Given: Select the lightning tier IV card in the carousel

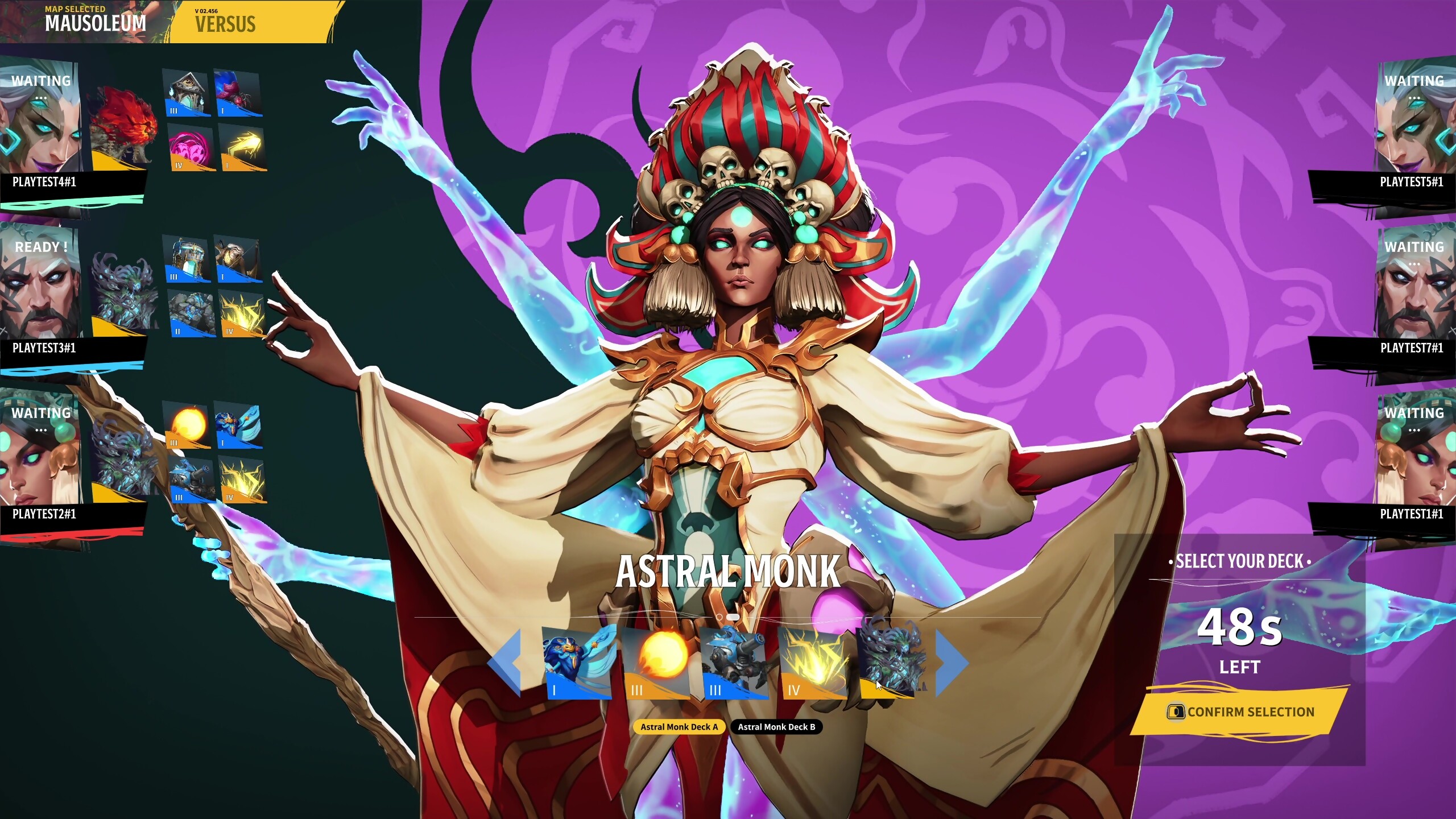Looking at the screenshot, I should 813,663.
